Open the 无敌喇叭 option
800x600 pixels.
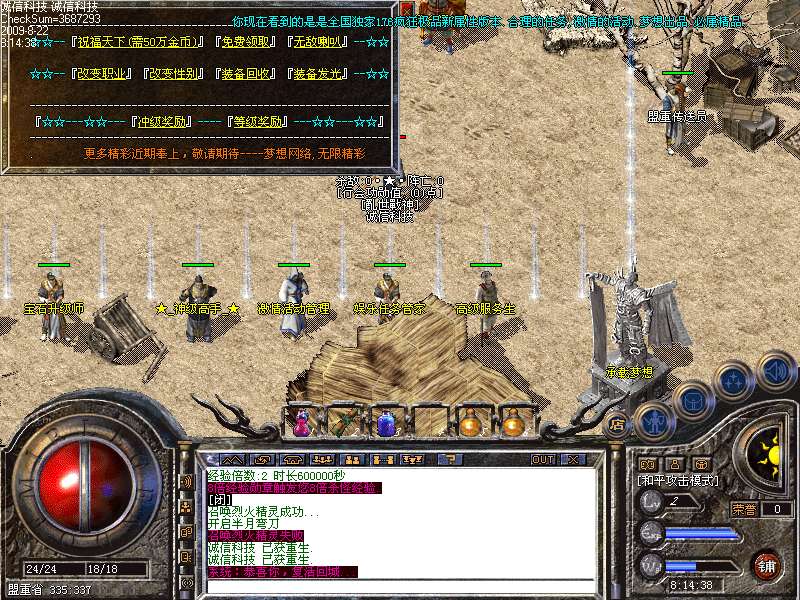pos(319,43)
